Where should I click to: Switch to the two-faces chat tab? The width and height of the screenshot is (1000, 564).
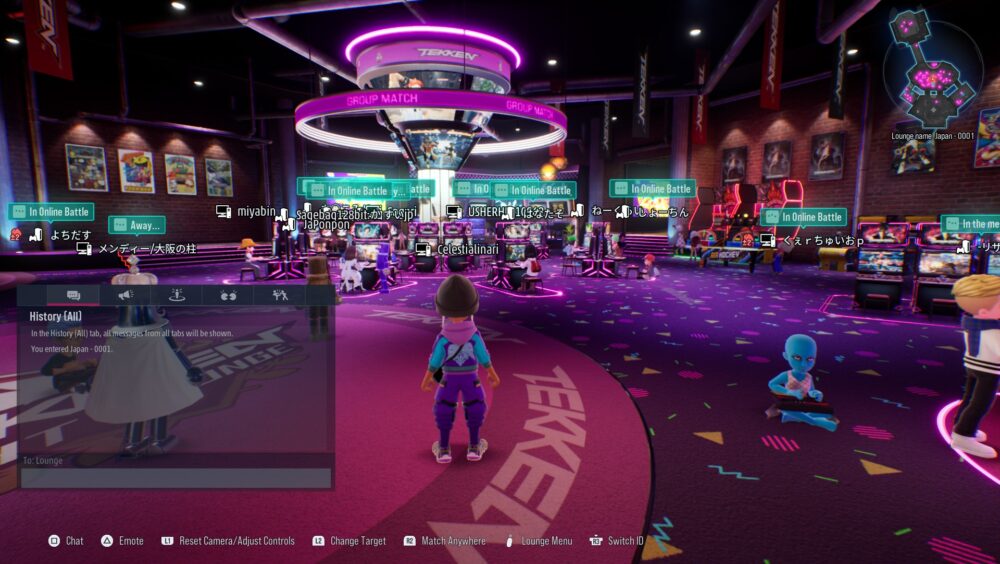pyautogui.click(x=228, y=295)
